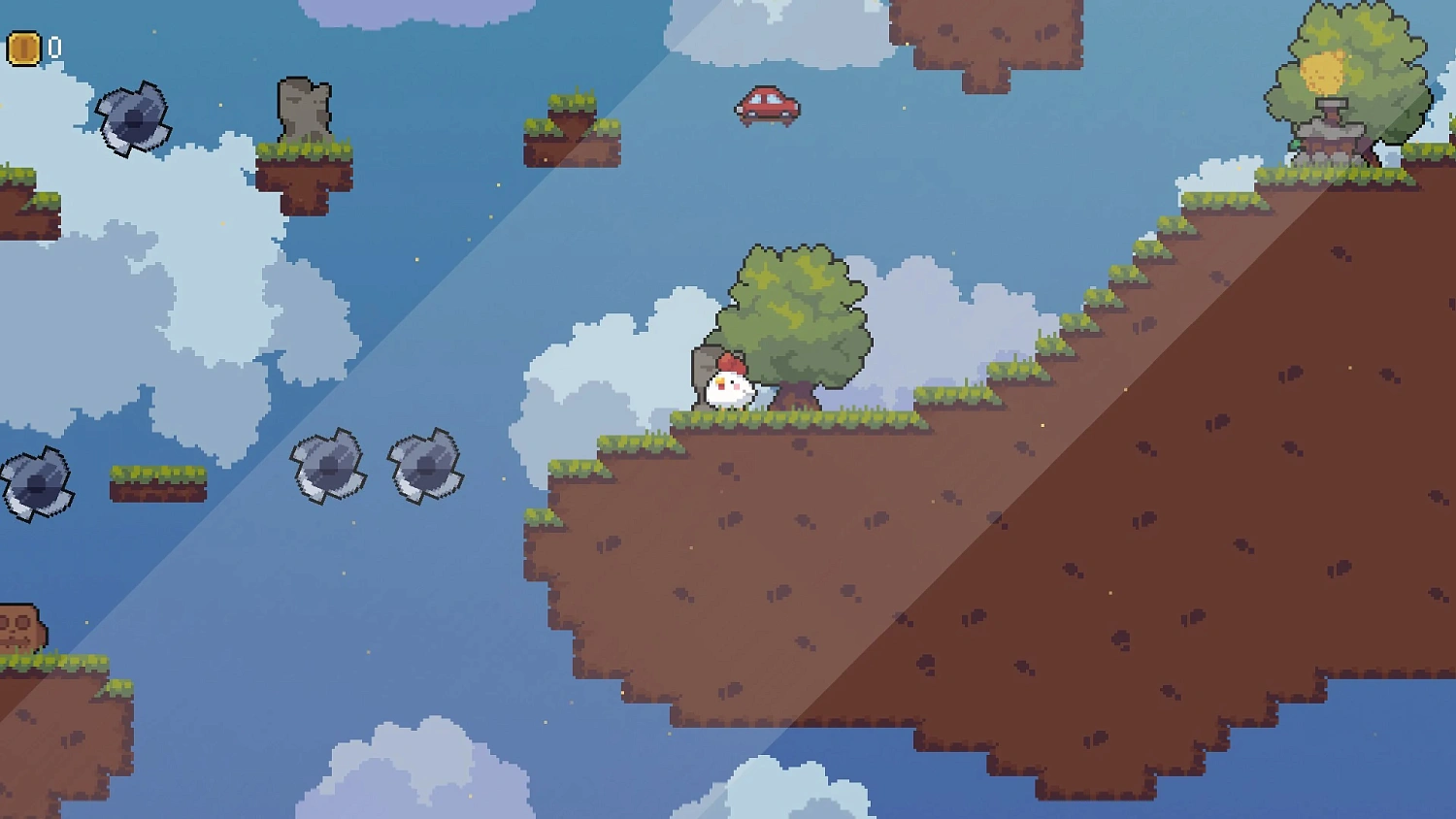Click the large tree beside the chicken

(798, 311)
